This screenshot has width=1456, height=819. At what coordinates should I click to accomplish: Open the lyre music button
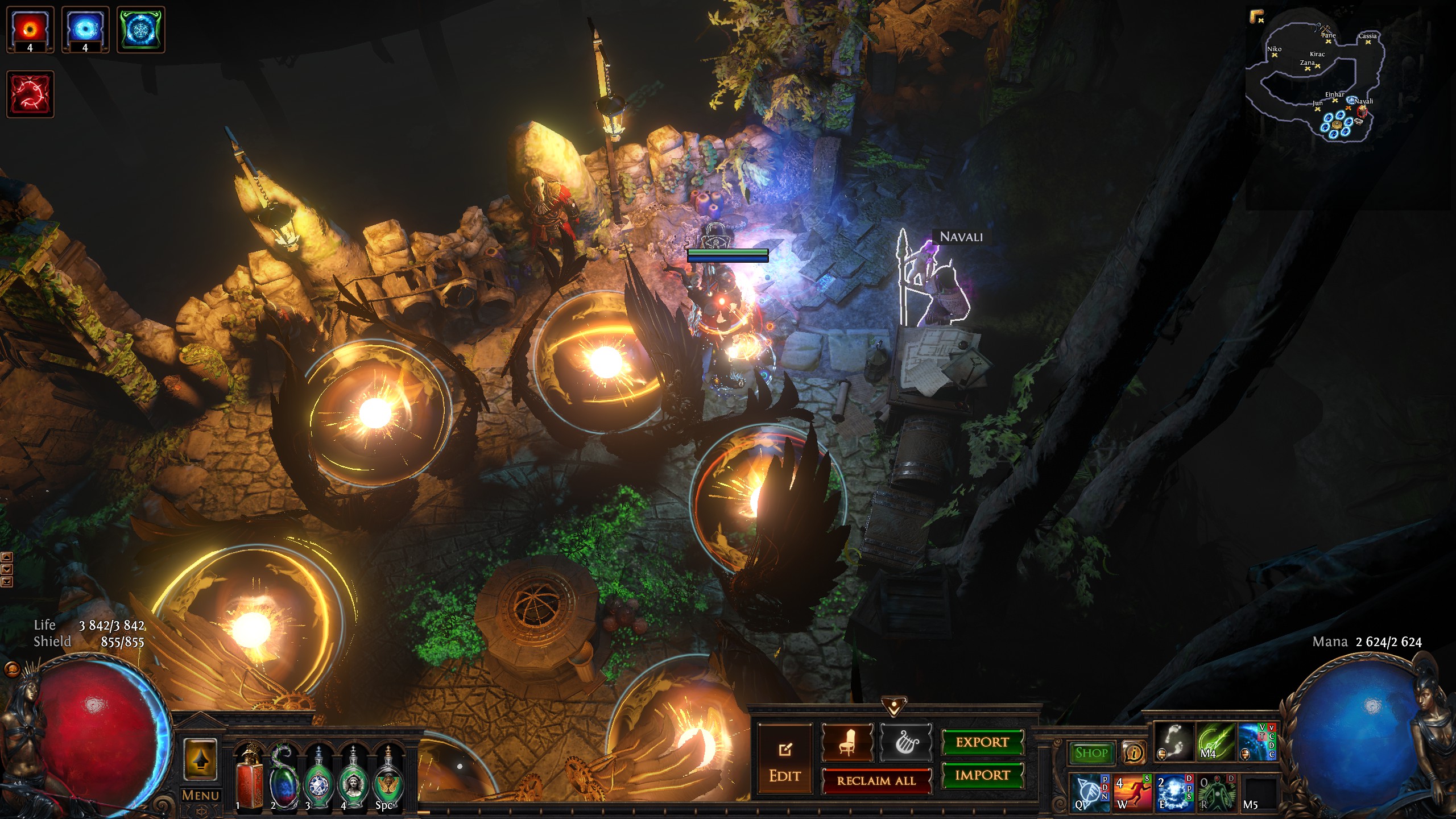[905, 743]
